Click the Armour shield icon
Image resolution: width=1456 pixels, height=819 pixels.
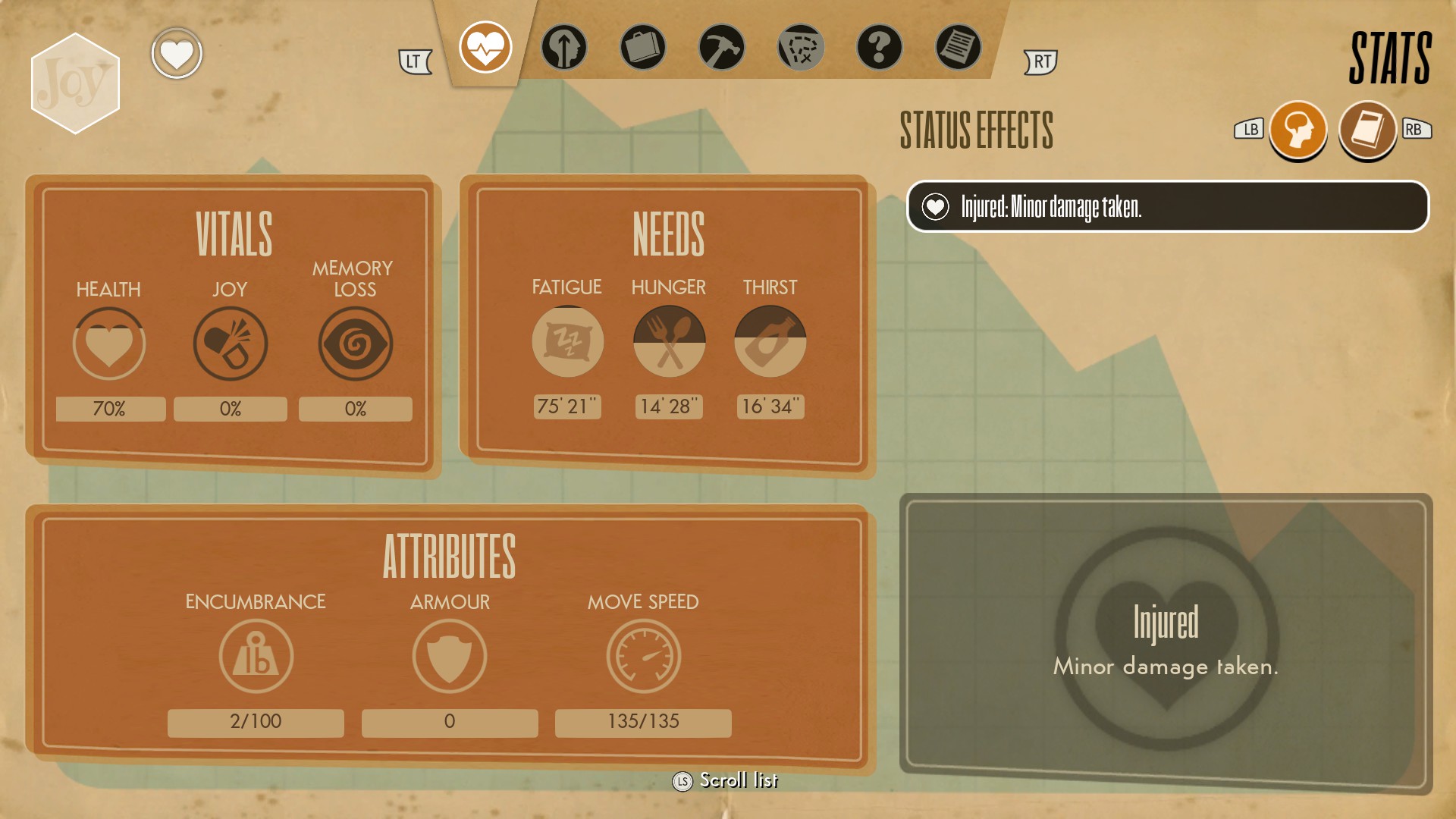pos(450,656)
